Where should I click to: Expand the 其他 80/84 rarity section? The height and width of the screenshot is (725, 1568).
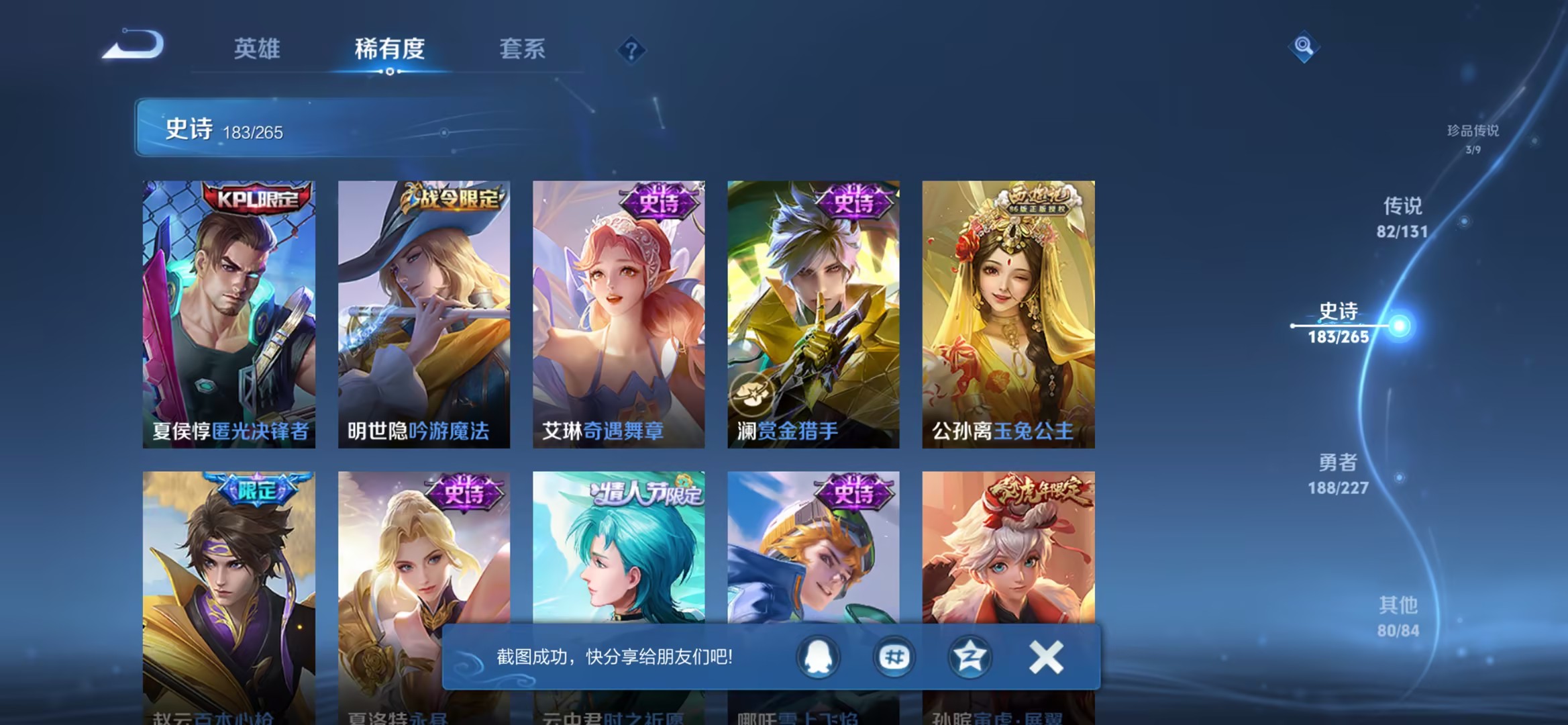pos(1397,614)
